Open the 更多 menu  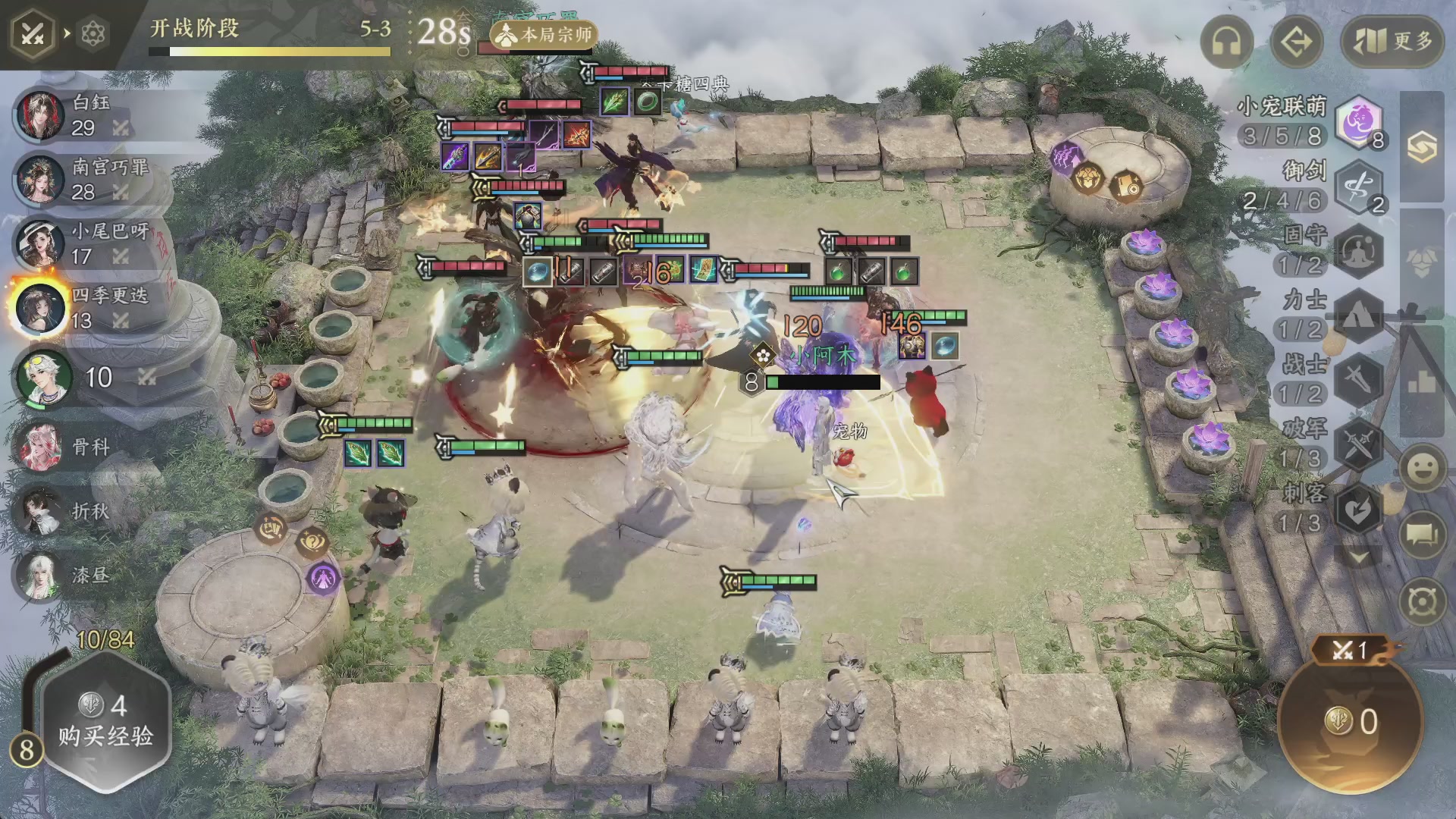[1392, 42]
